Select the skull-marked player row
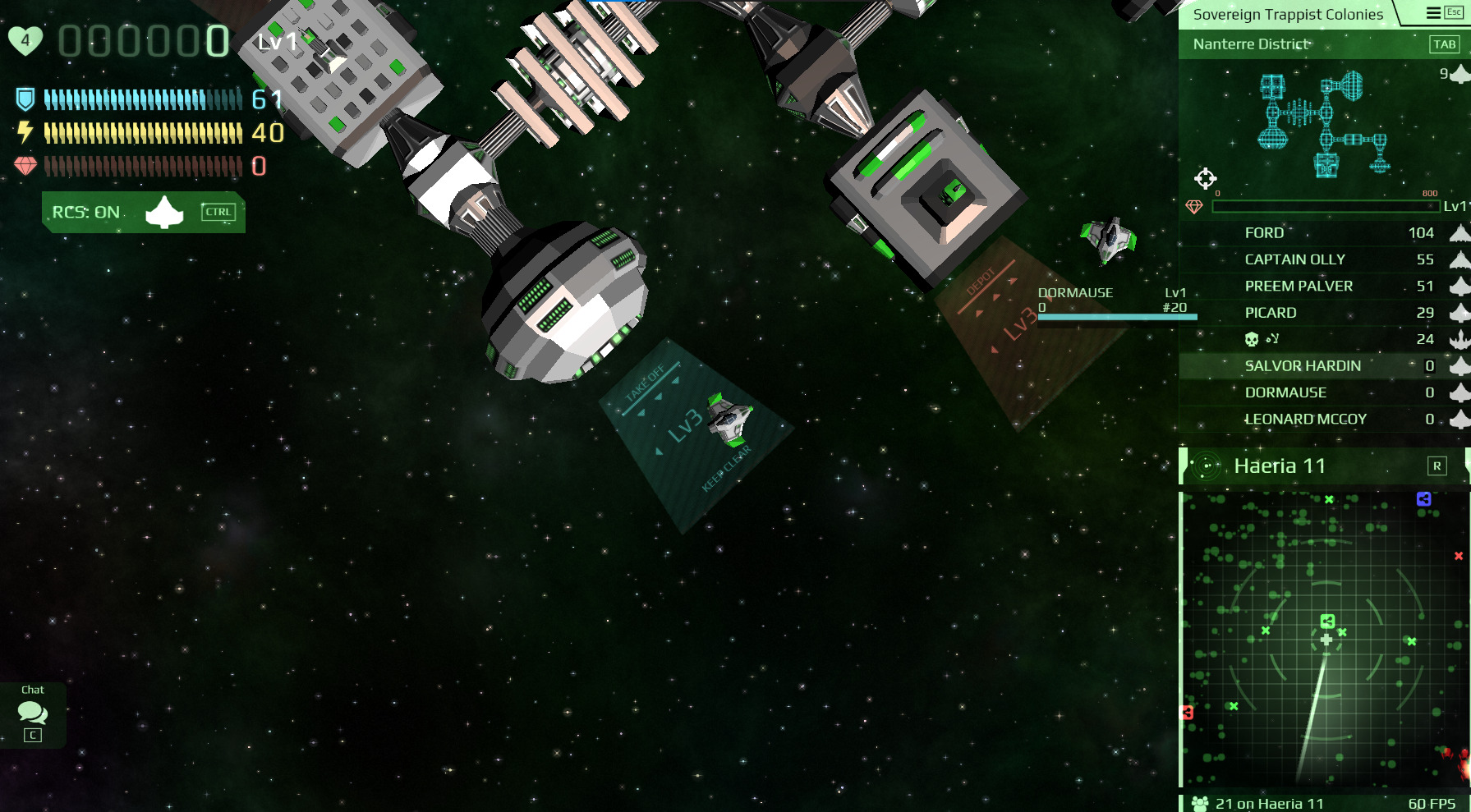1471x812 pixels. point(1324,339)
